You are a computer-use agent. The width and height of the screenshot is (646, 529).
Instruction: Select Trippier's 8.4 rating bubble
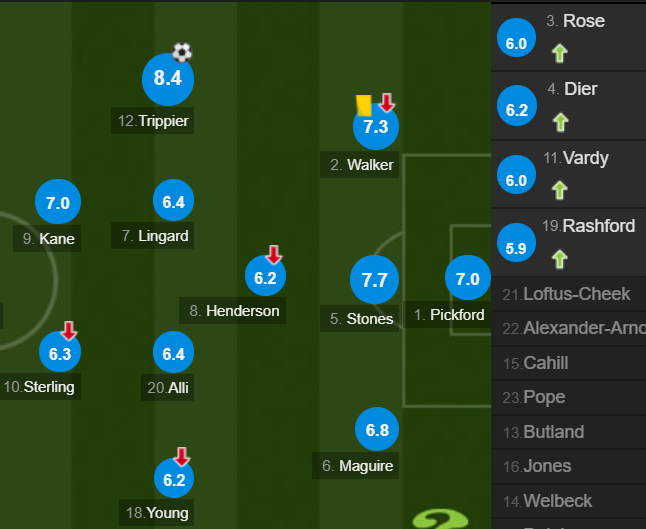167,80
